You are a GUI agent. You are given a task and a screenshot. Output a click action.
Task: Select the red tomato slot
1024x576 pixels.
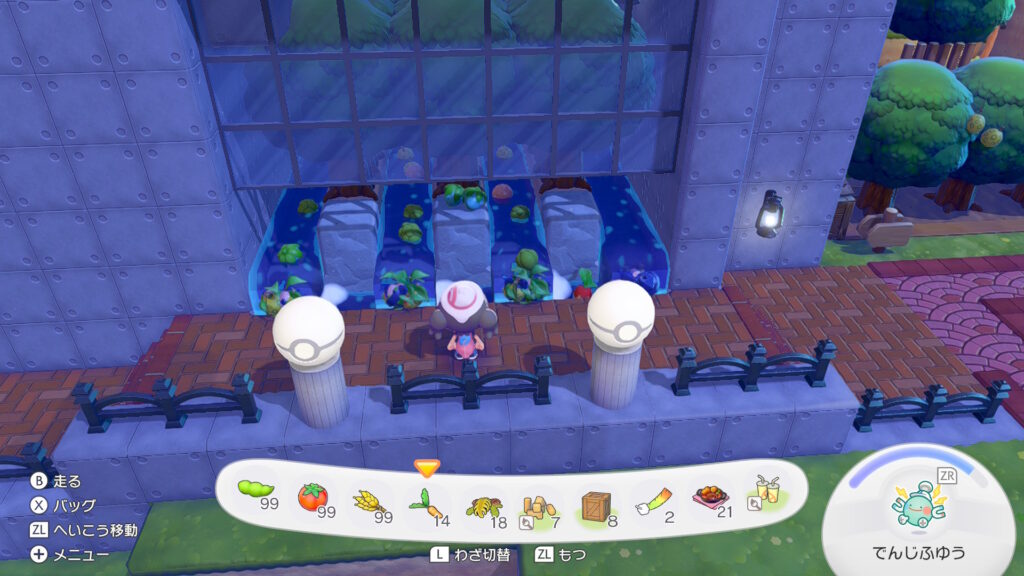tap(314, 496)
